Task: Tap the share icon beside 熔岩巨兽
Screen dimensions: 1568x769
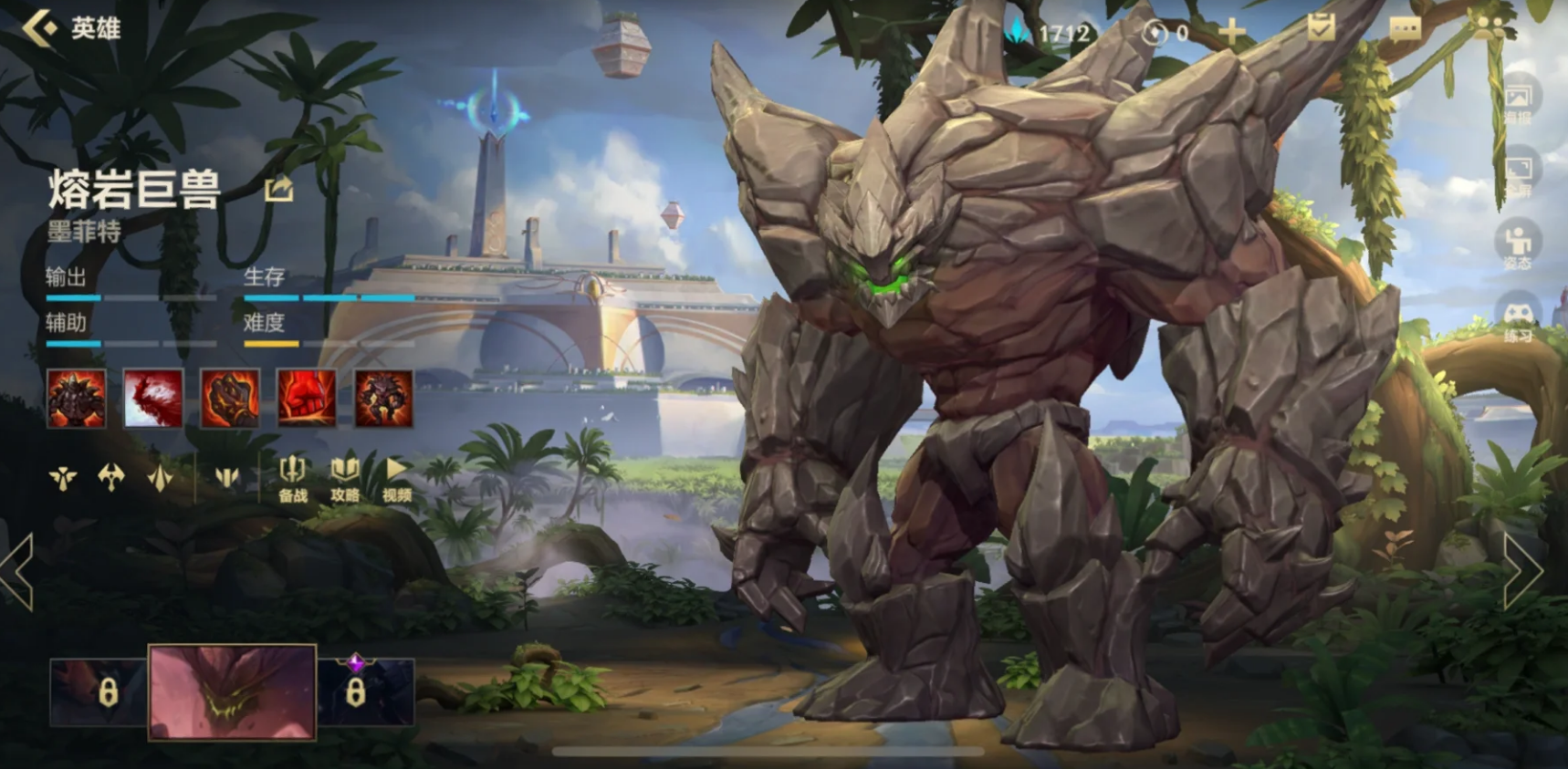Action: [x=278, y=189]
